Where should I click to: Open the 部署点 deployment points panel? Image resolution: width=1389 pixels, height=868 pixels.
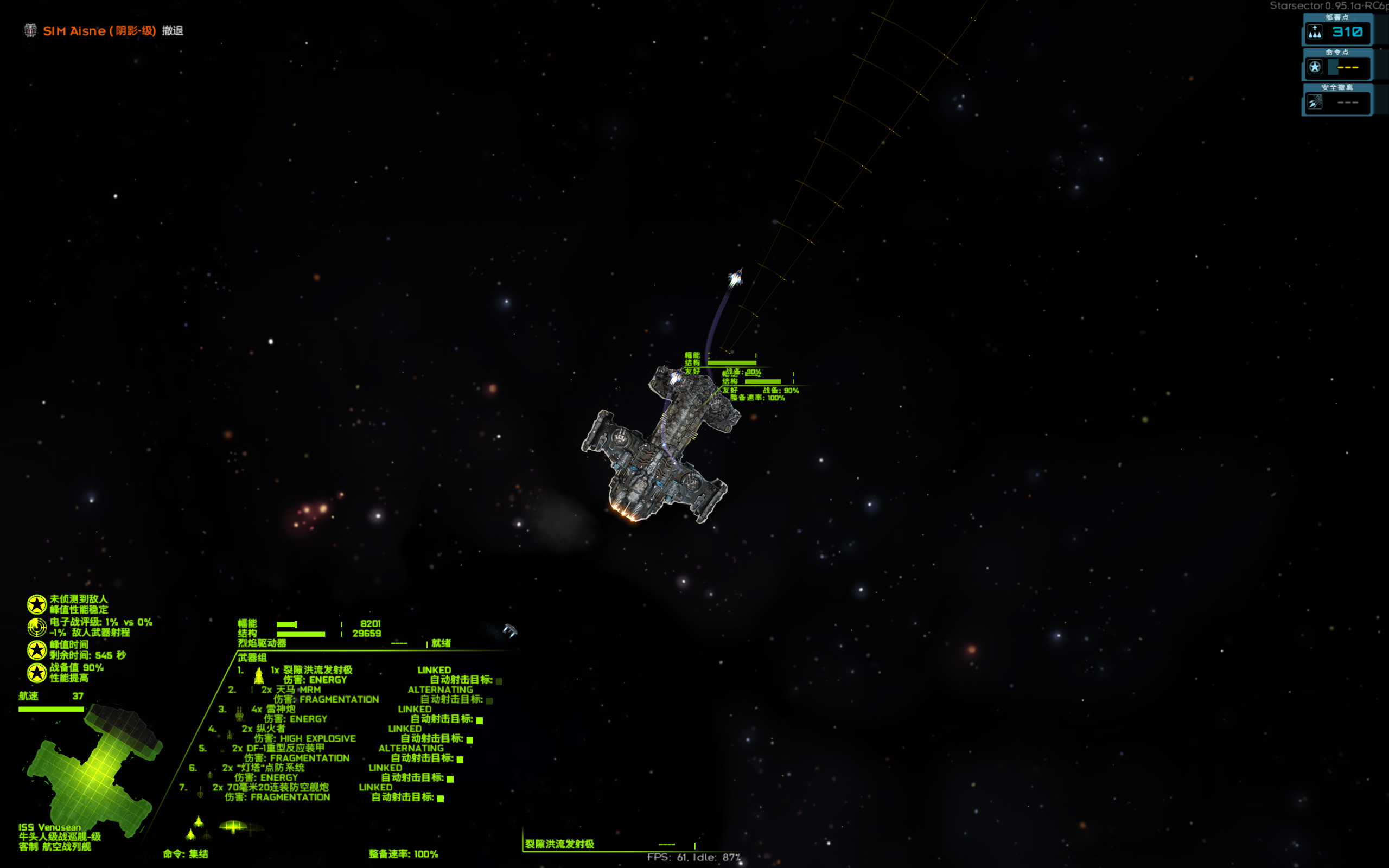pyautogui.click(x=1337, y=32)
